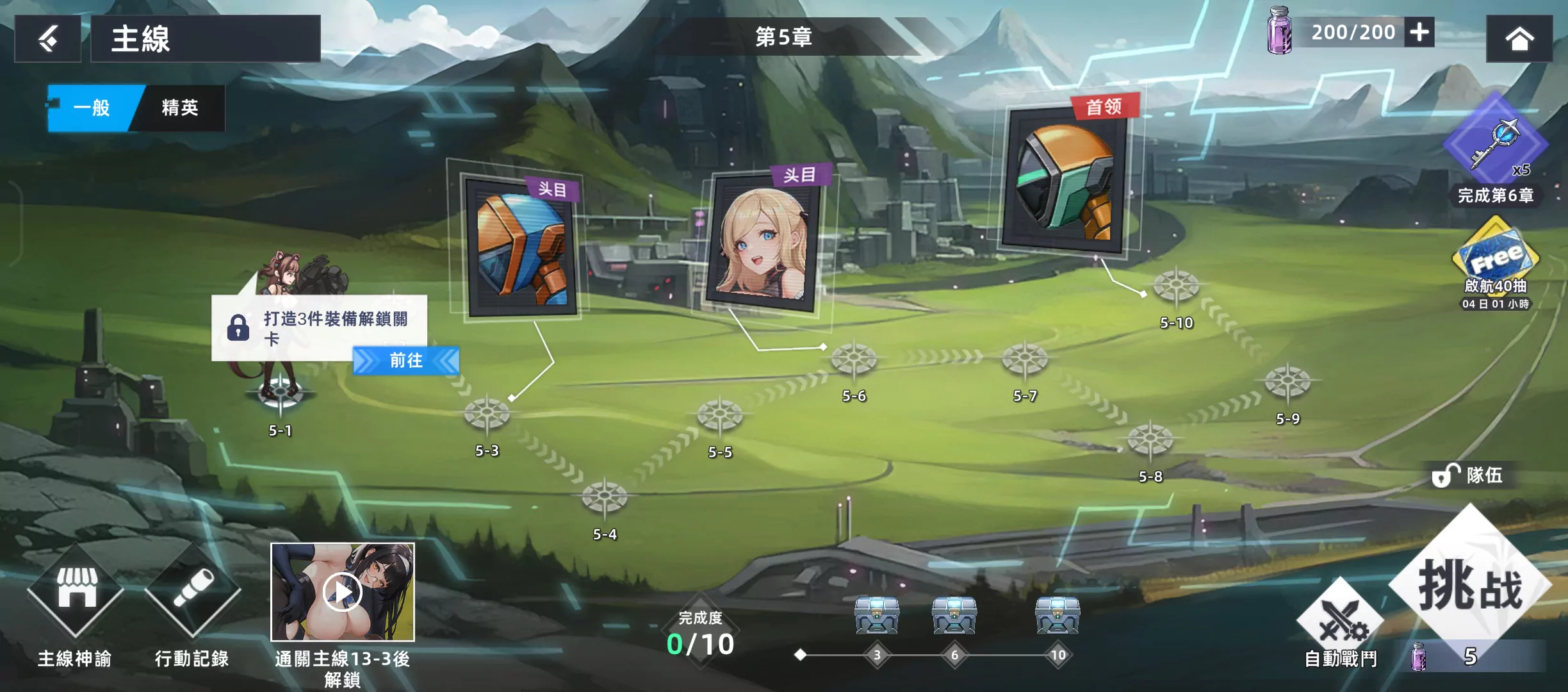Tap the 前往 button in the unlock tooltip
Screen dimensions: 1568x692
coord(406,361)
